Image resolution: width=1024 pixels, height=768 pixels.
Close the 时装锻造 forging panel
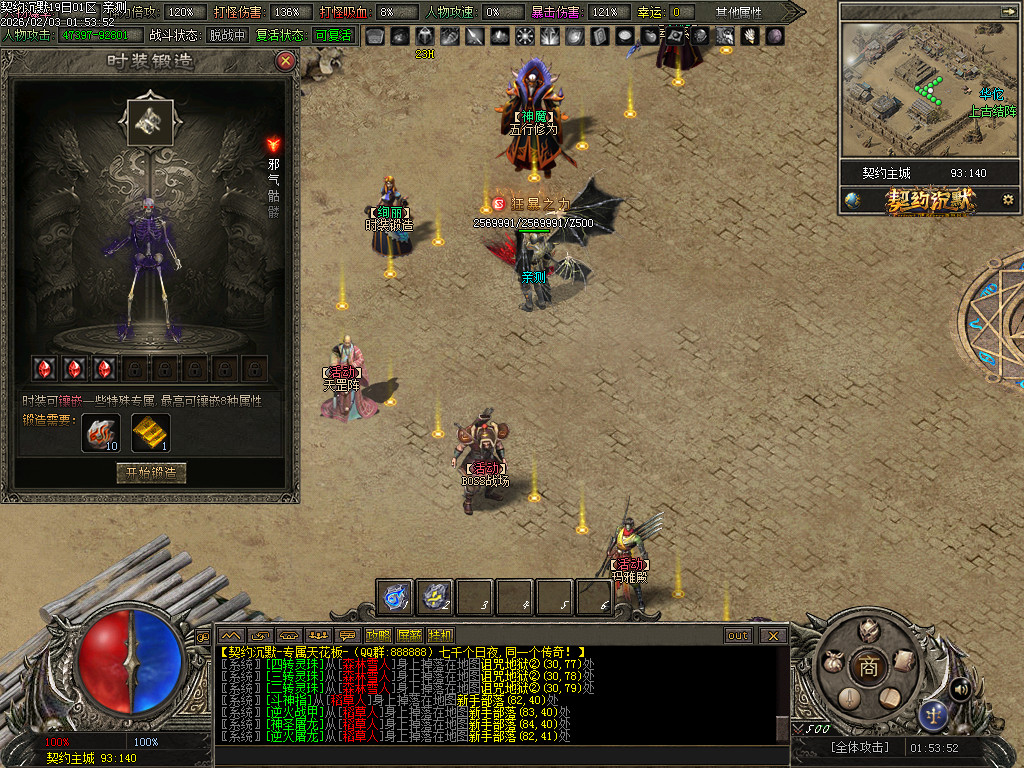click(x=286, y=61)
